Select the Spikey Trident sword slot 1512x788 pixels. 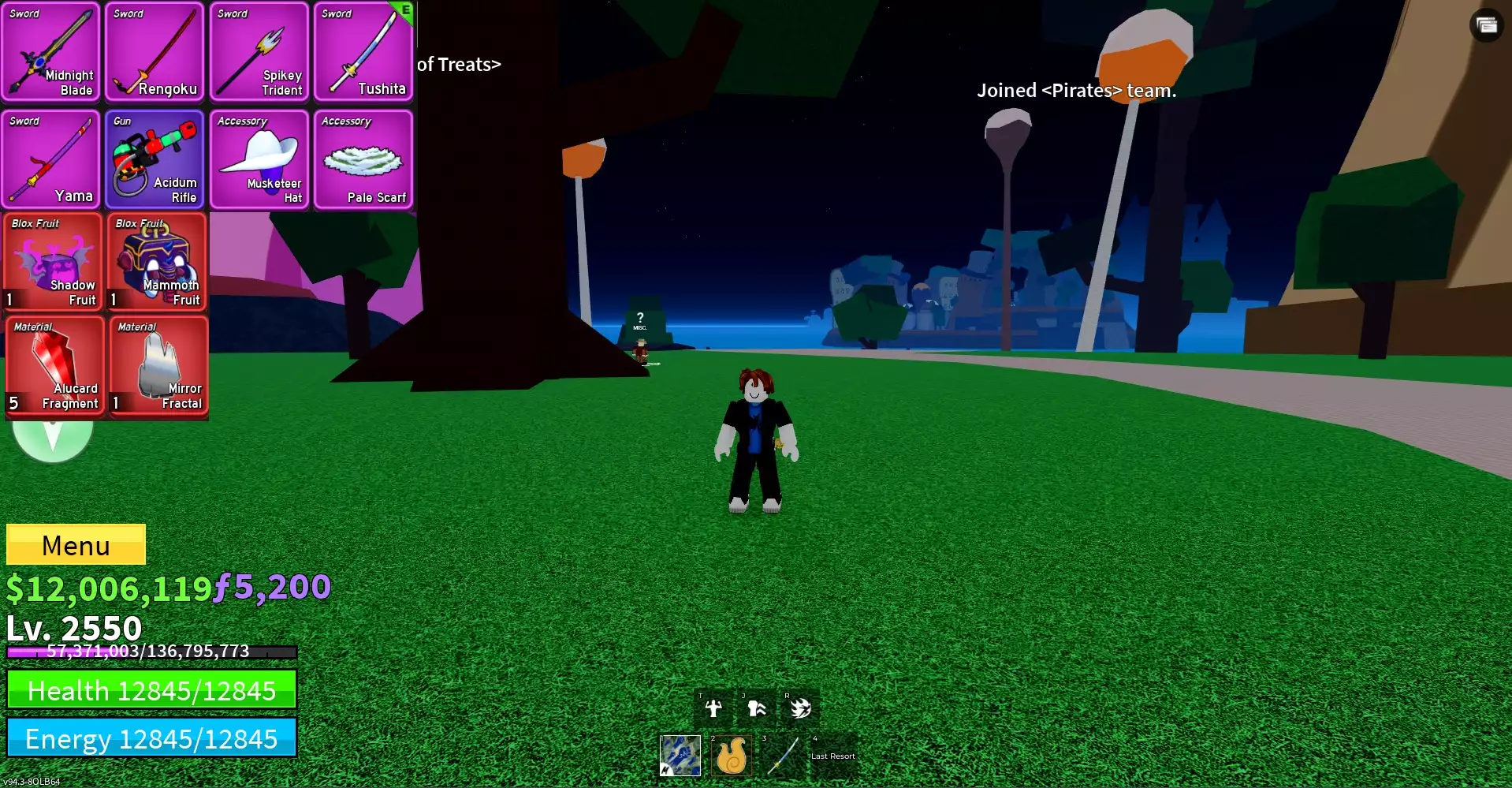click(x=259, y=52)
